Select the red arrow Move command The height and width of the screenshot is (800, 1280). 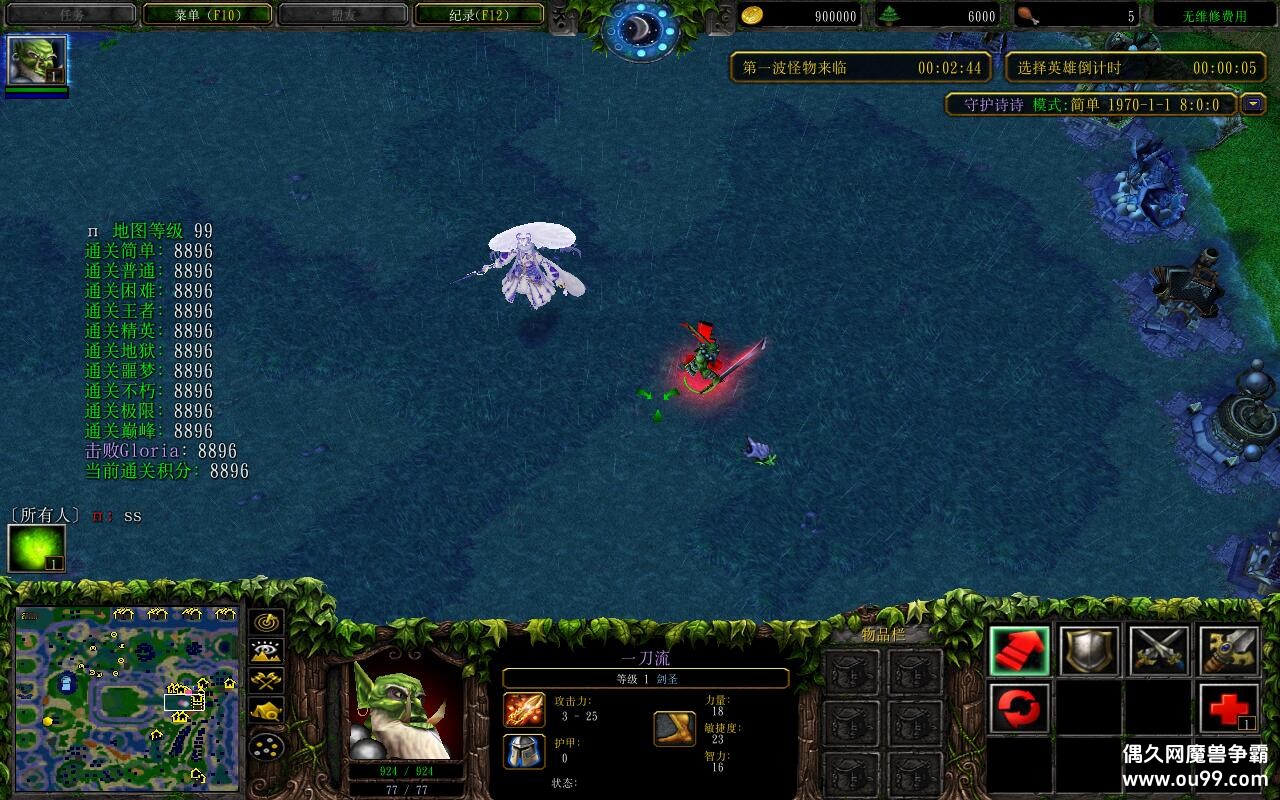point(1019,651)
